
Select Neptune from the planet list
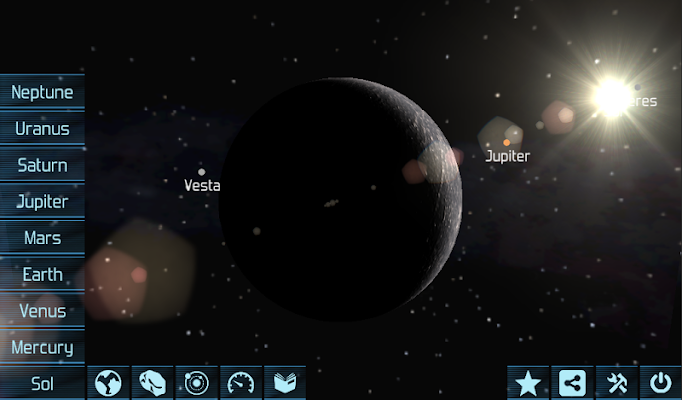(42, 92)
